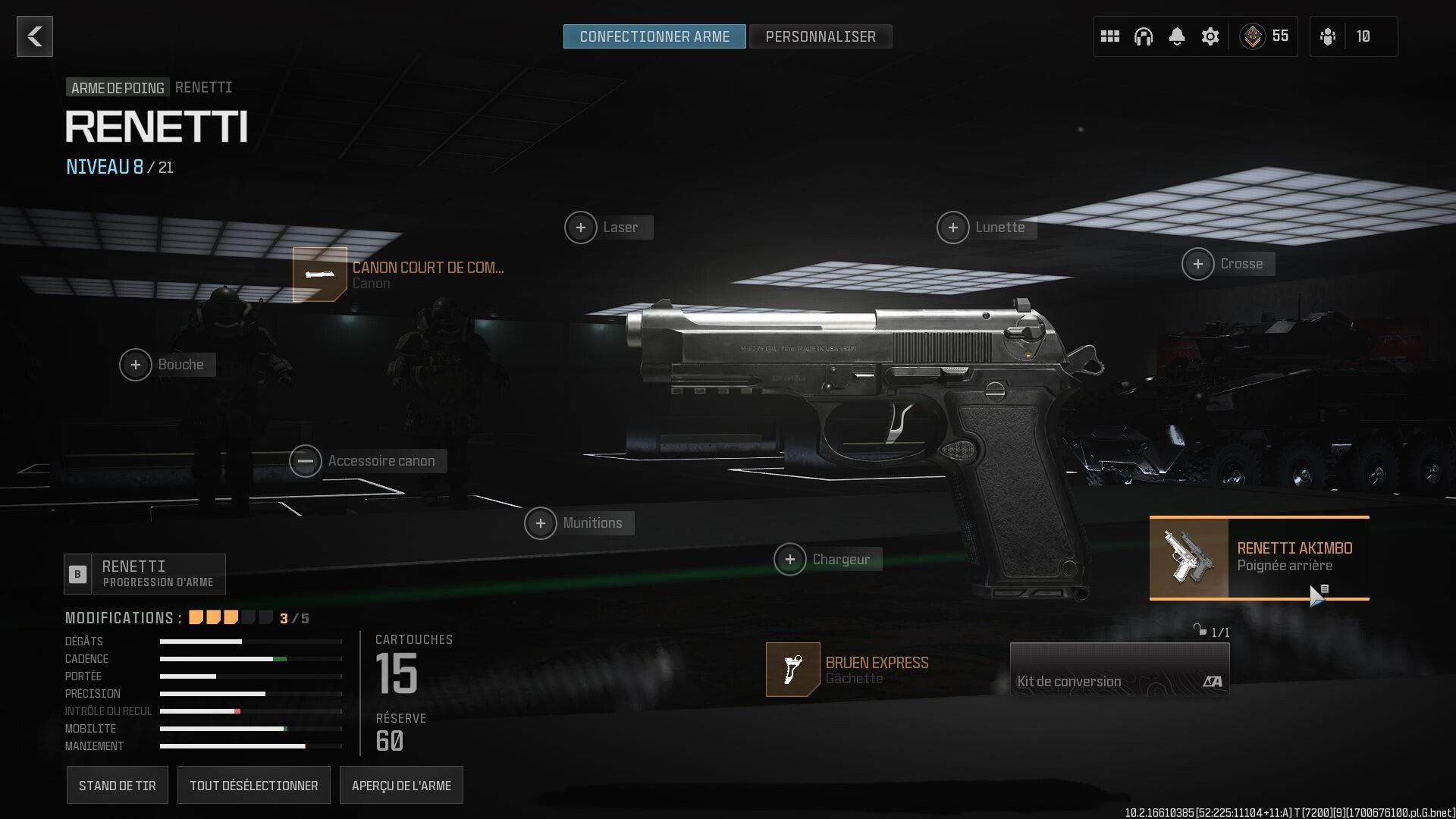The image size is (1456, 819).
Task: Toggle the notifications bell
Action: [x=1177, y=36]
